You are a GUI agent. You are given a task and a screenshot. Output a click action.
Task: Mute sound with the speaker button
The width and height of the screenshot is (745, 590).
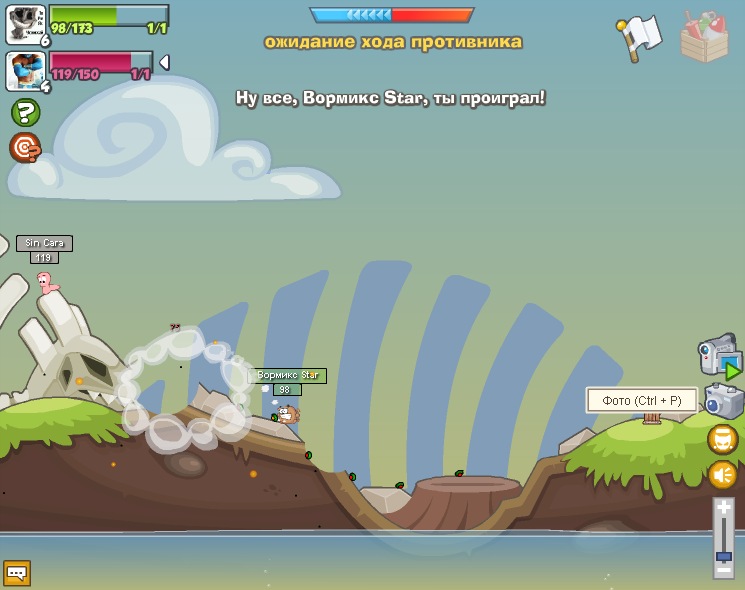coord(722,474)
